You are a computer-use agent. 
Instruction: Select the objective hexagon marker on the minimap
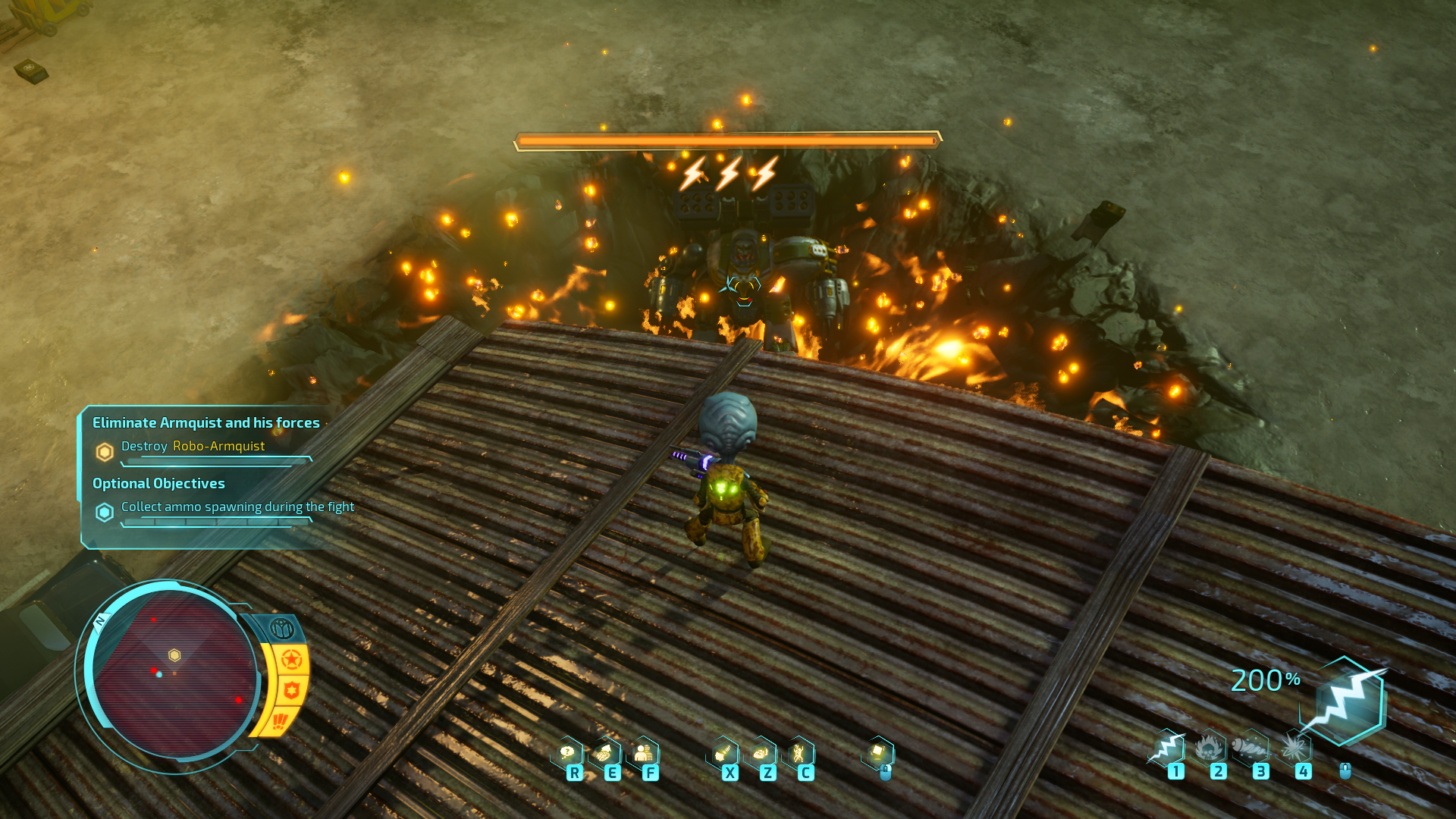174,654
